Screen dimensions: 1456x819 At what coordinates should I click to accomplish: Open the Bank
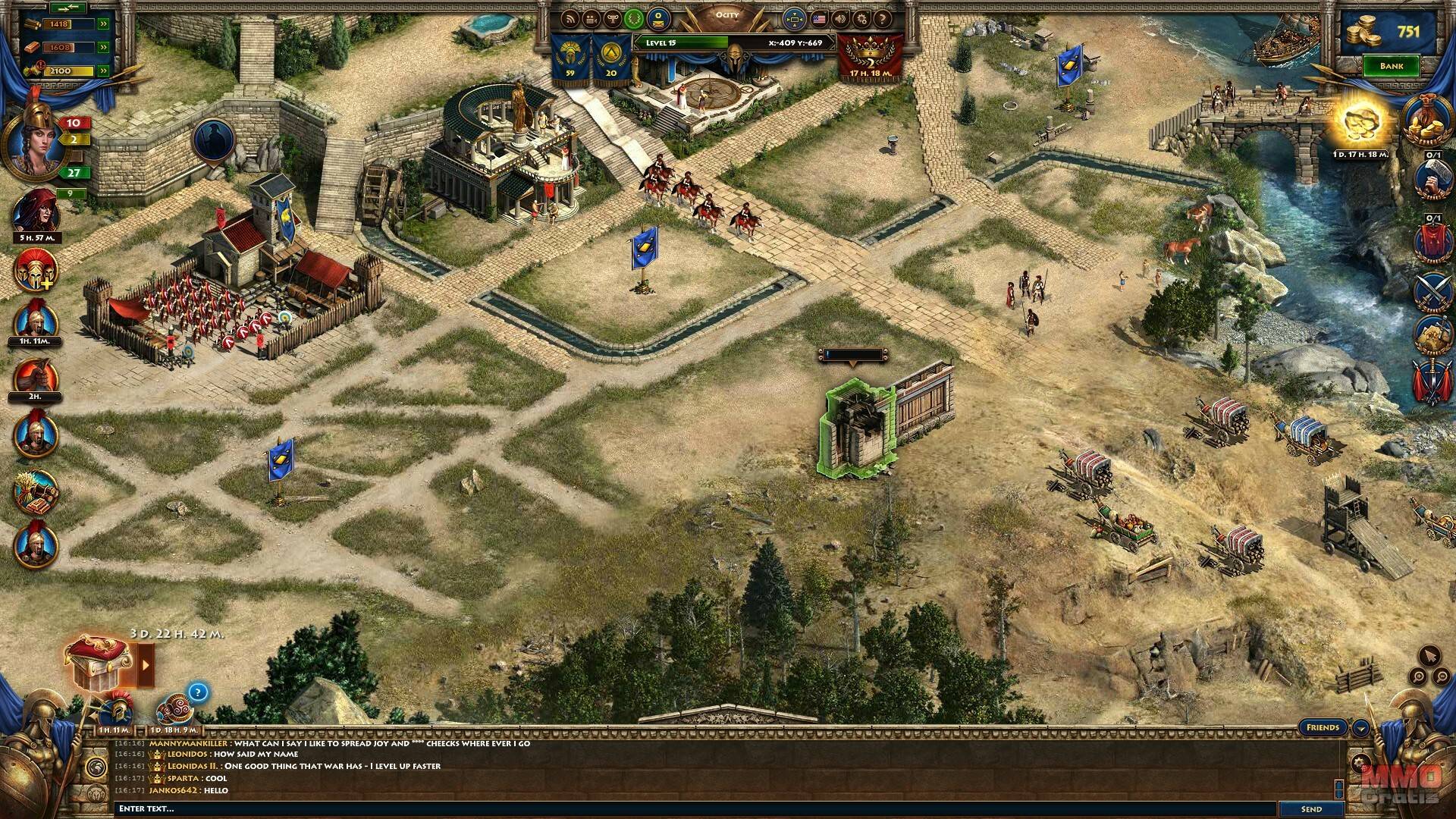tap(1391, 66)
